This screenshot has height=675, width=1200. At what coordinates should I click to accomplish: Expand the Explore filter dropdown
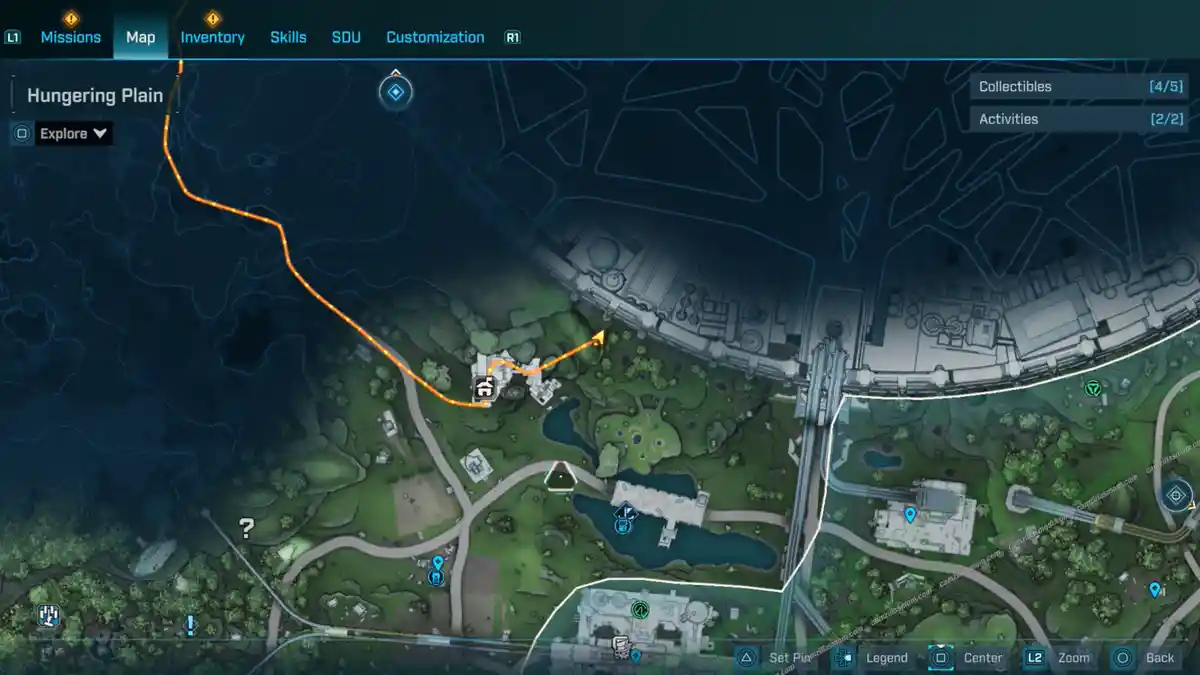[73, 133]
